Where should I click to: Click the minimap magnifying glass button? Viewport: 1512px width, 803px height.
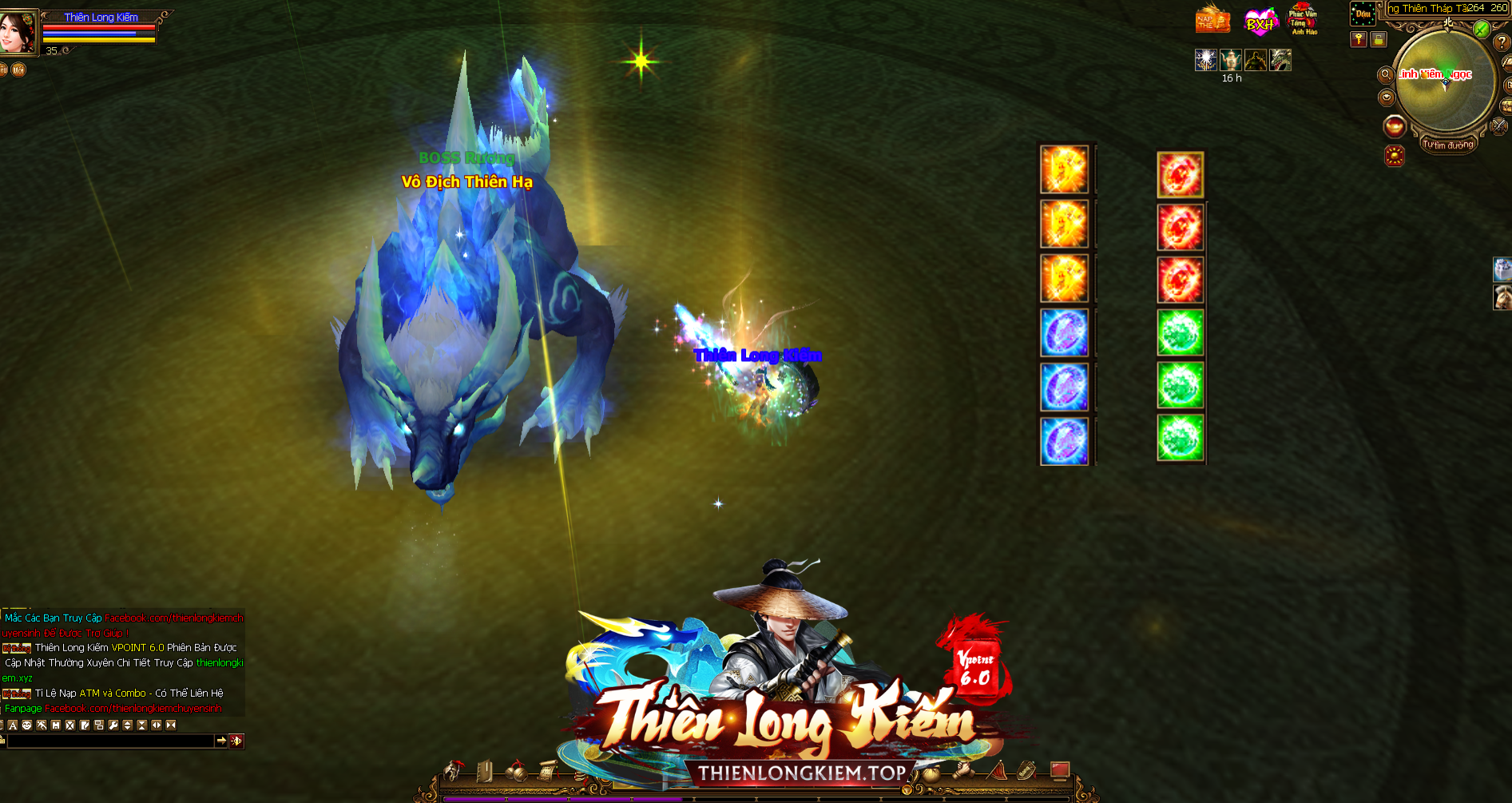pos(1386,75)
